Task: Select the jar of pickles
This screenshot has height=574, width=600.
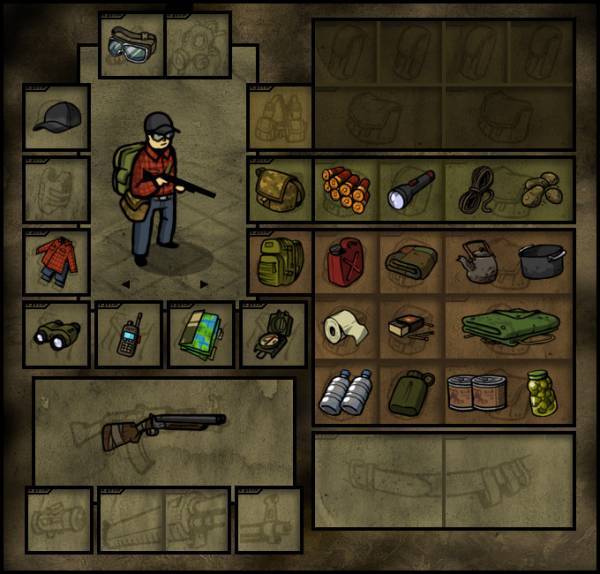Action: click(x=541, y=392)
